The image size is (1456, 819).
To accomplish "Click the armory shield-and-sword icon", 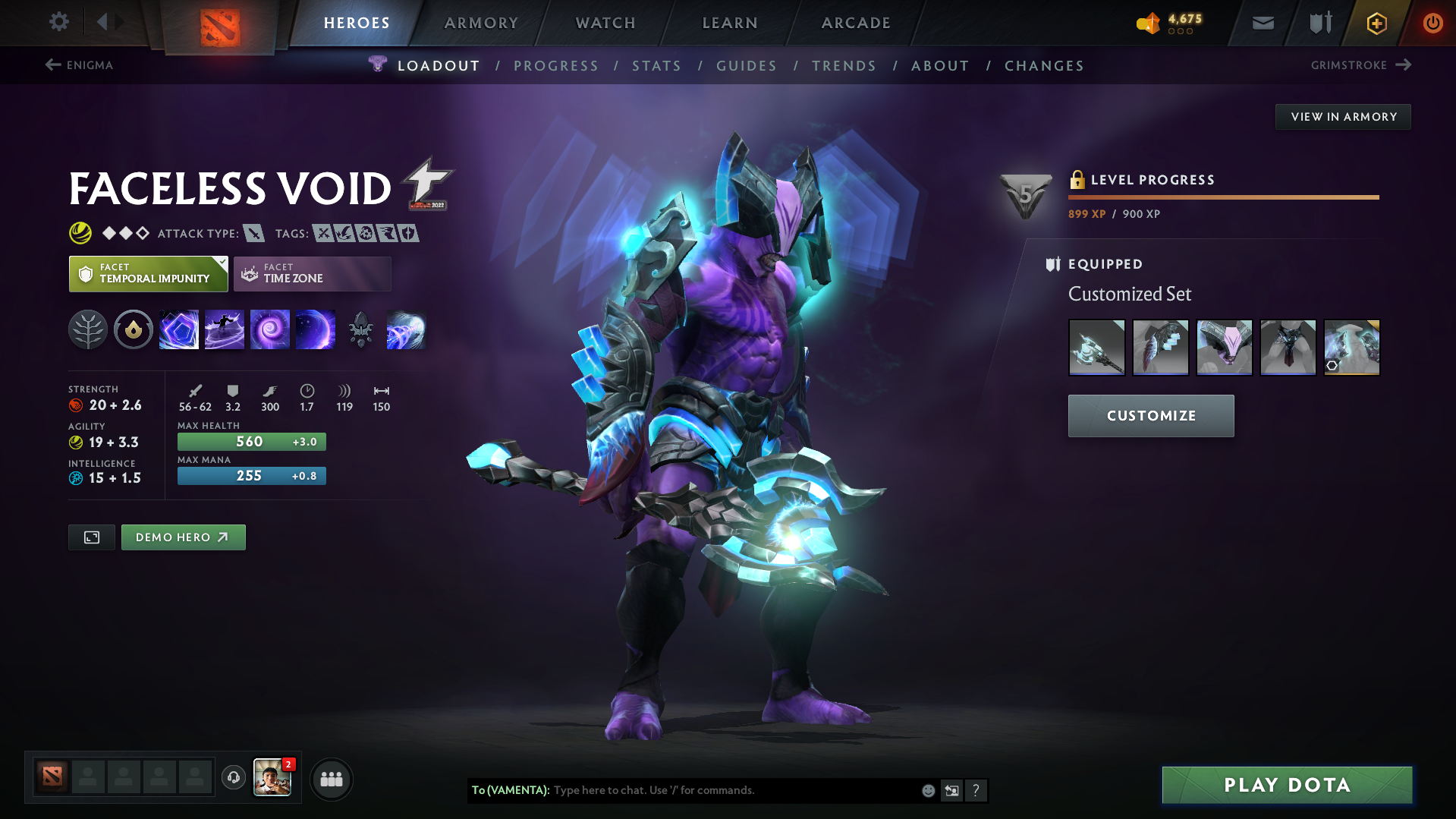I will coord(1319,23).
